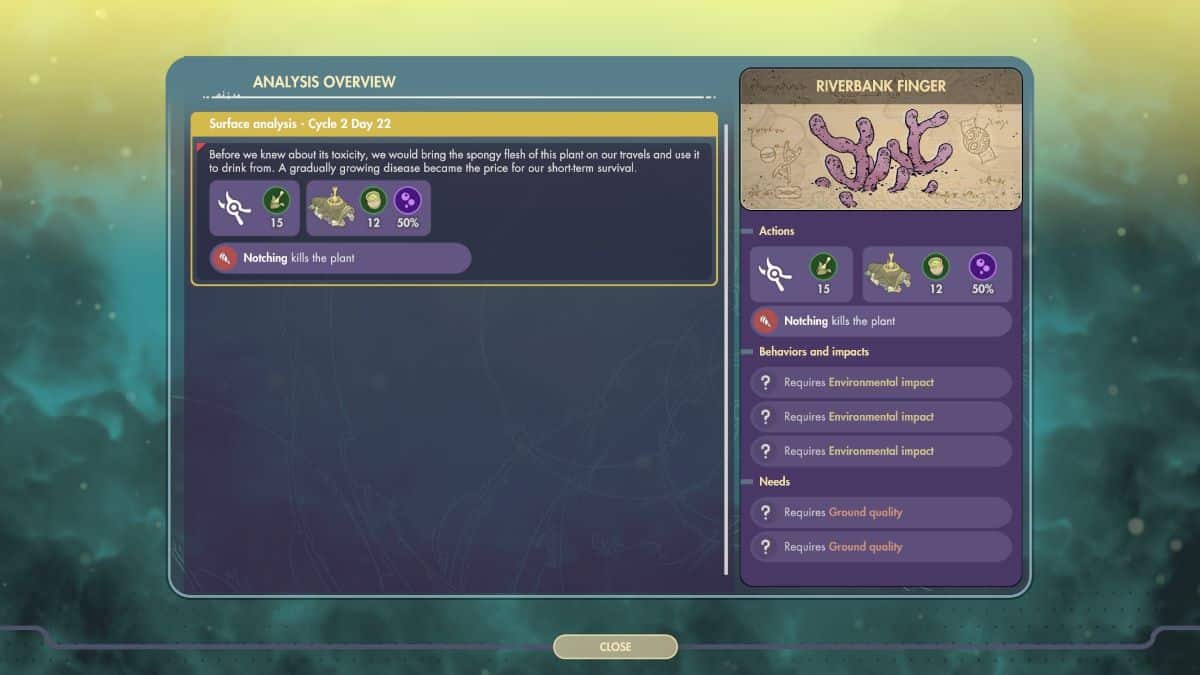The width and height of the screenshot is (1200, 675).
Task: Click the Notching kills the plant row in Actions
Action: (881, 321)
